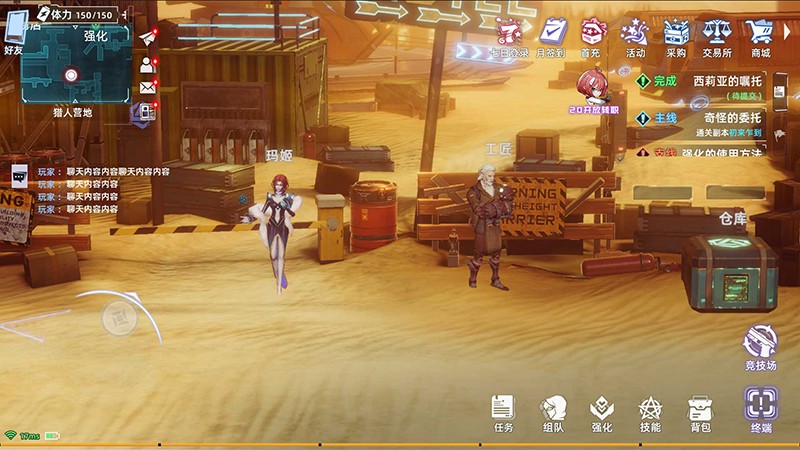800x450 pixels.
Task: Open the 强化 enhancement menu
Action: point(602,409)
